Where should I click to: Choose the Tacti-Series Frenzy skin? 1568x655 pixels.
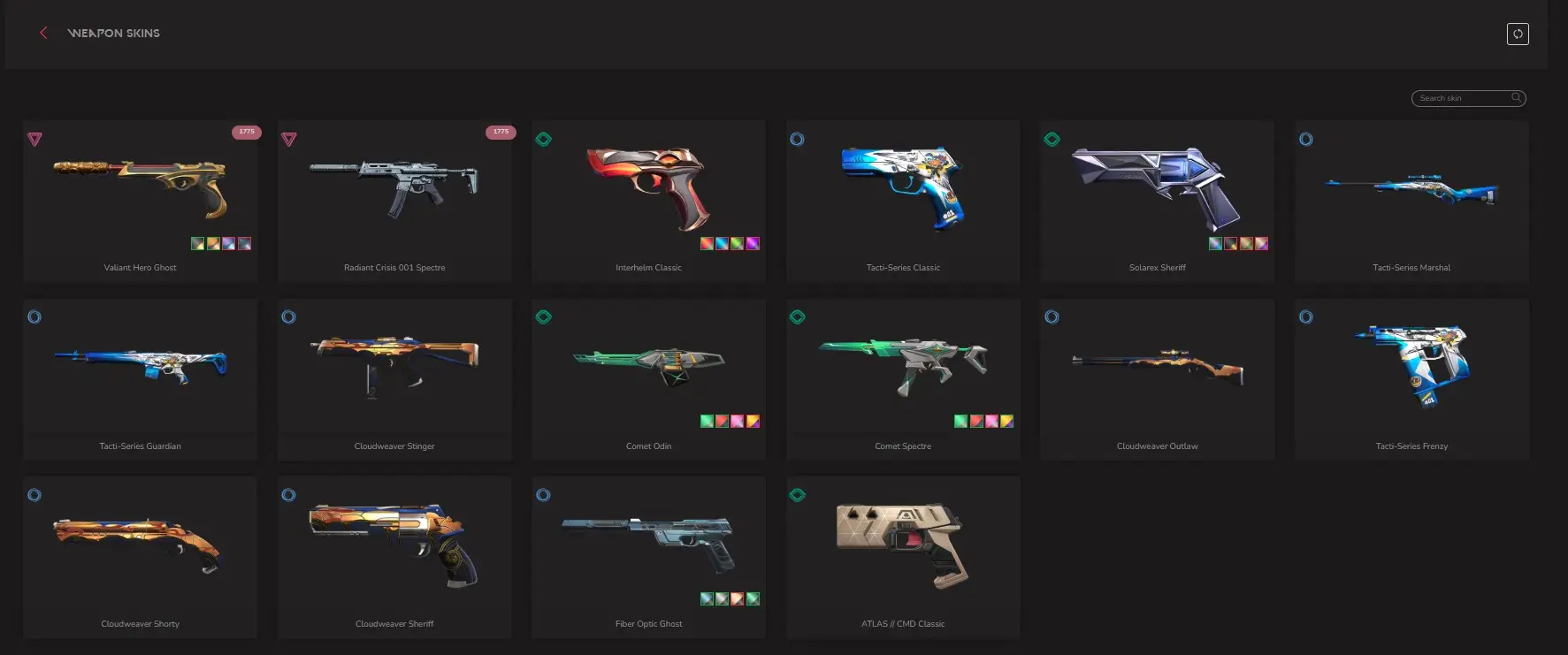pyautogui.click(x=1411, y=379)
